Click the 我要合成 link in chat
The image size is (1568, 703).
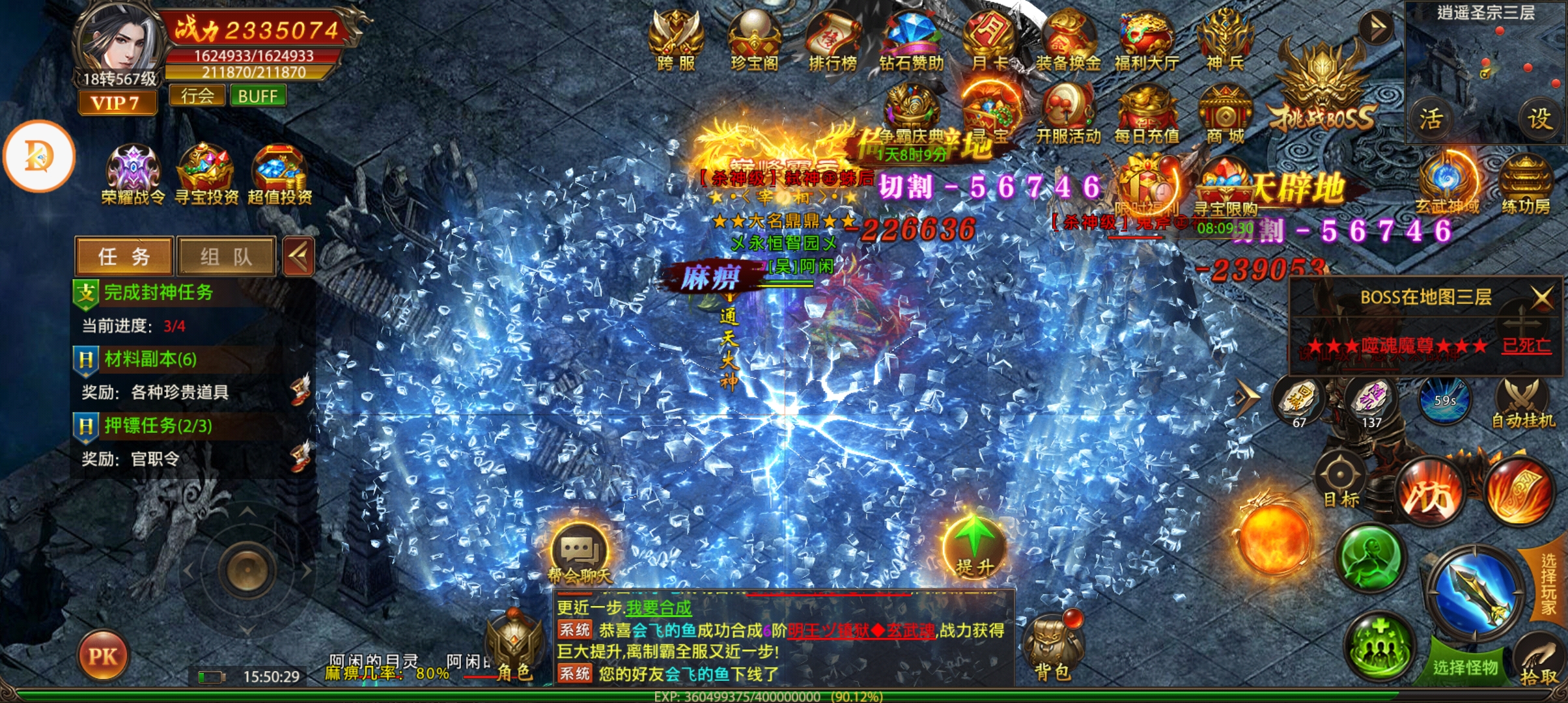click(x=658, y=608)
